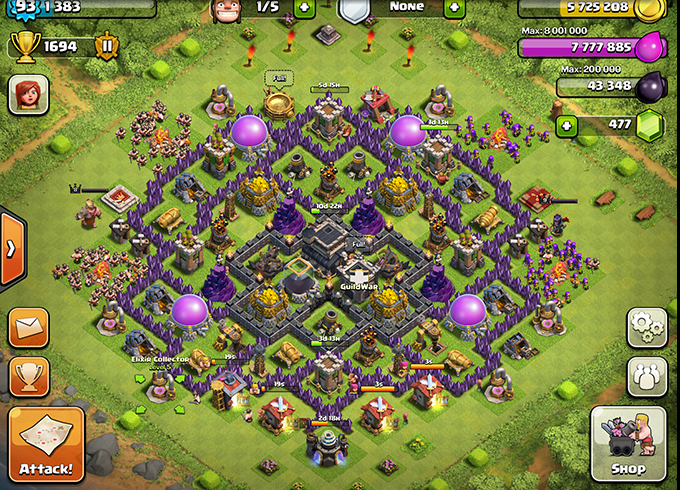Expand the chat side arrow tab
The width and height of the screenshot is (680, 490).
click(12, 248)
